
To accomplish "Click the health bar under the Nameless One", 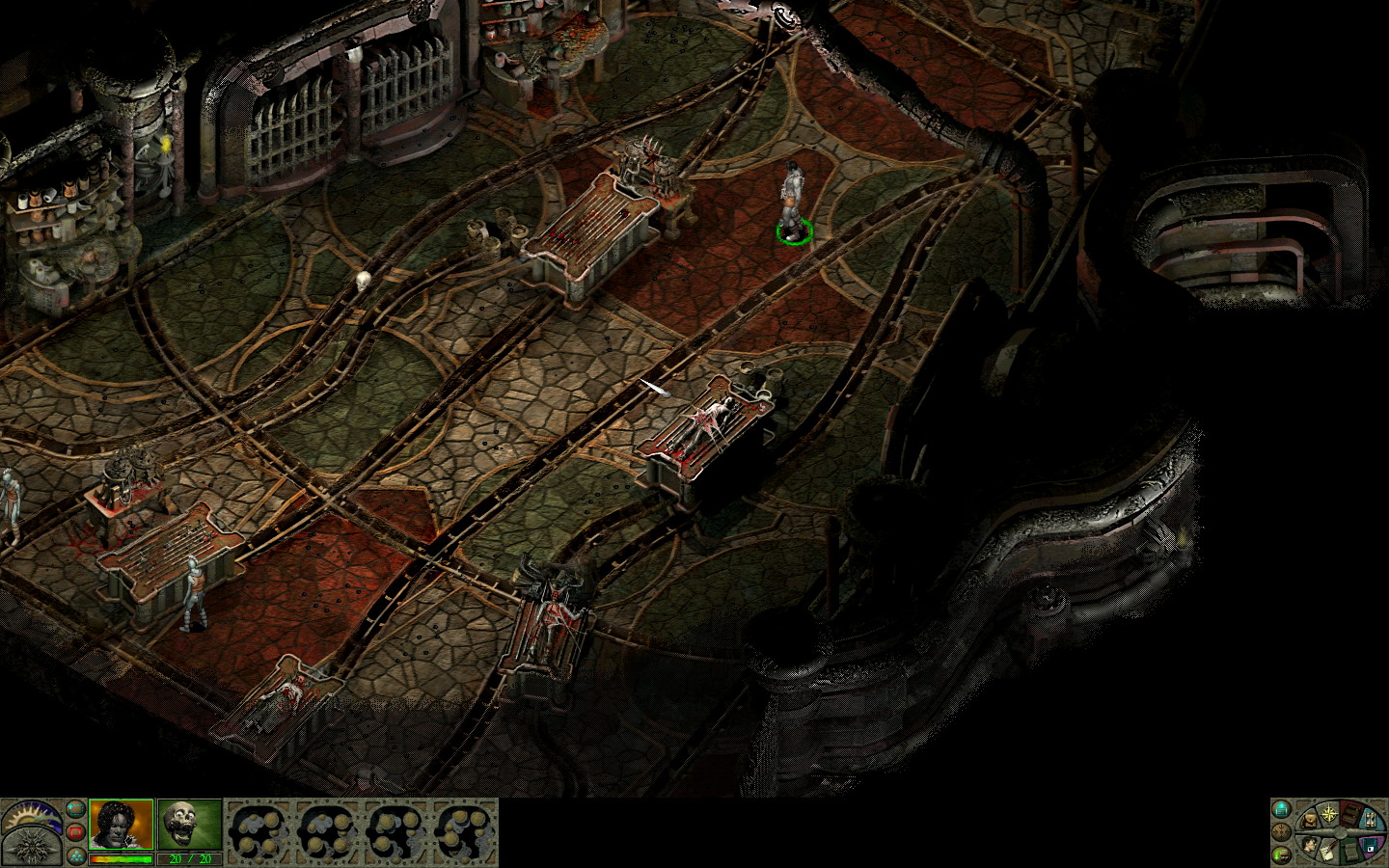I will pyautogui.click(x=121, y=858).
